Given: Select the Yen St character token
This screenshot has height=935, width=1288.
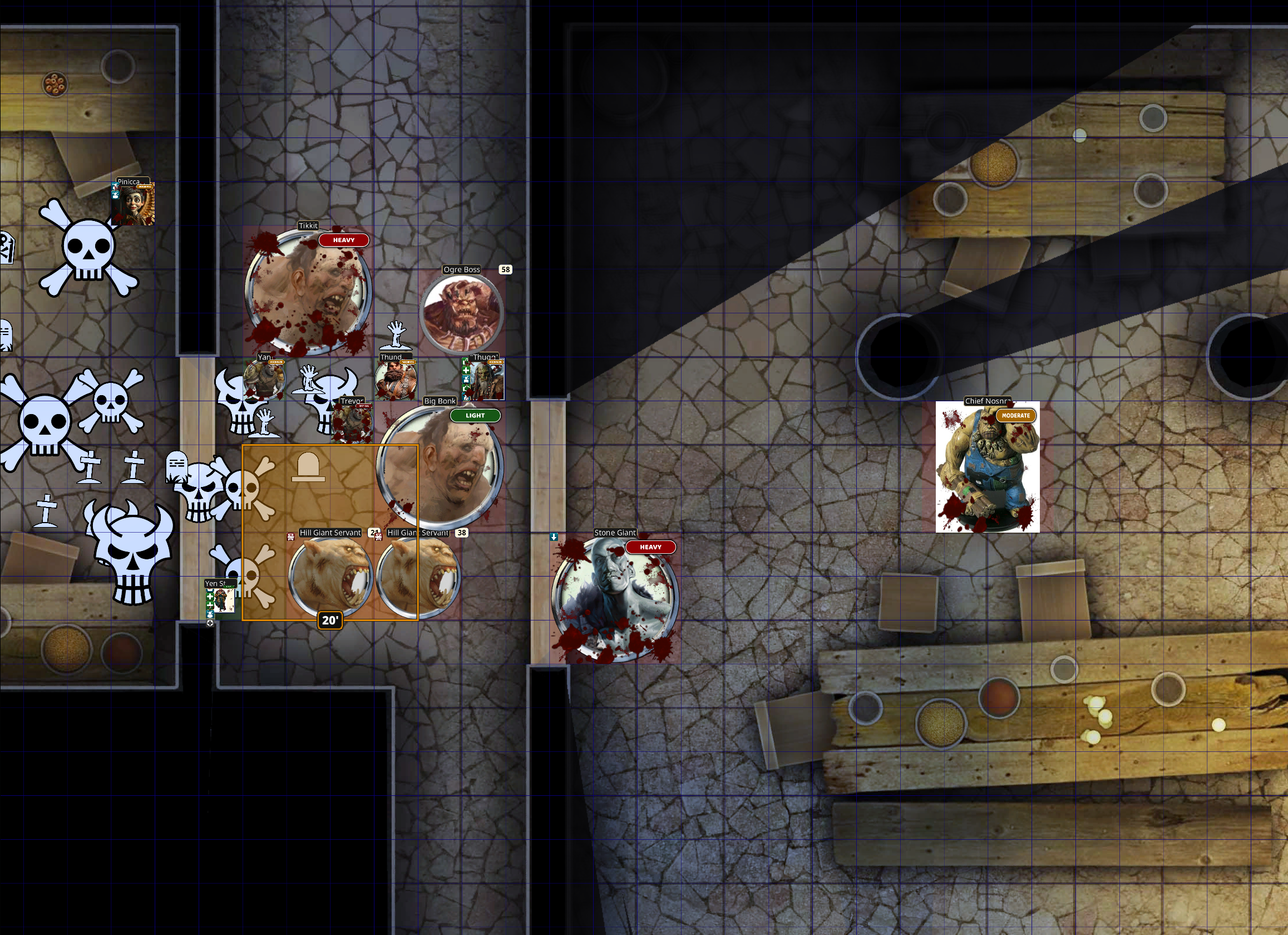Looking at the screenshot, I should pyautogui.click(x=221, y=601).
